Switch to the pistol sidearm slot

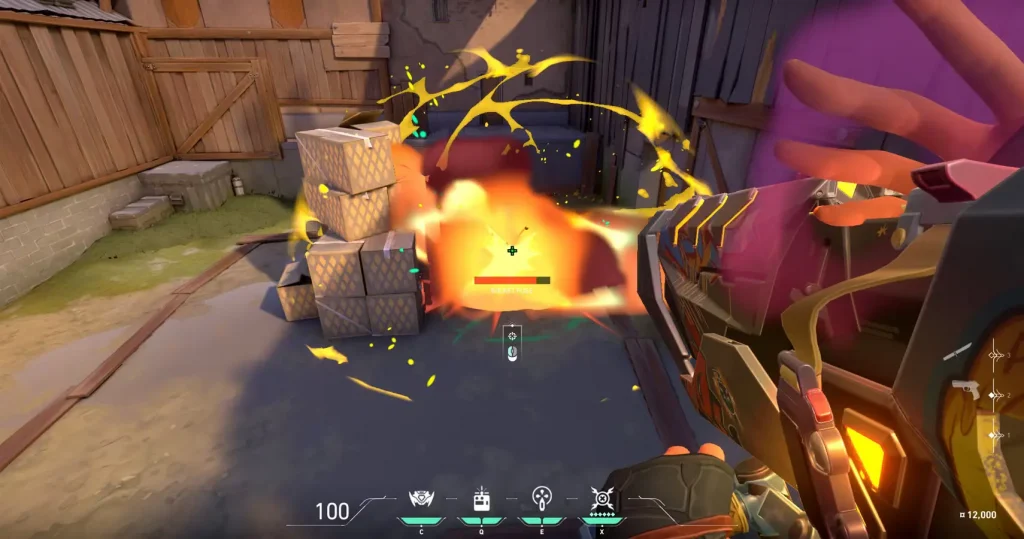[965, 390]
